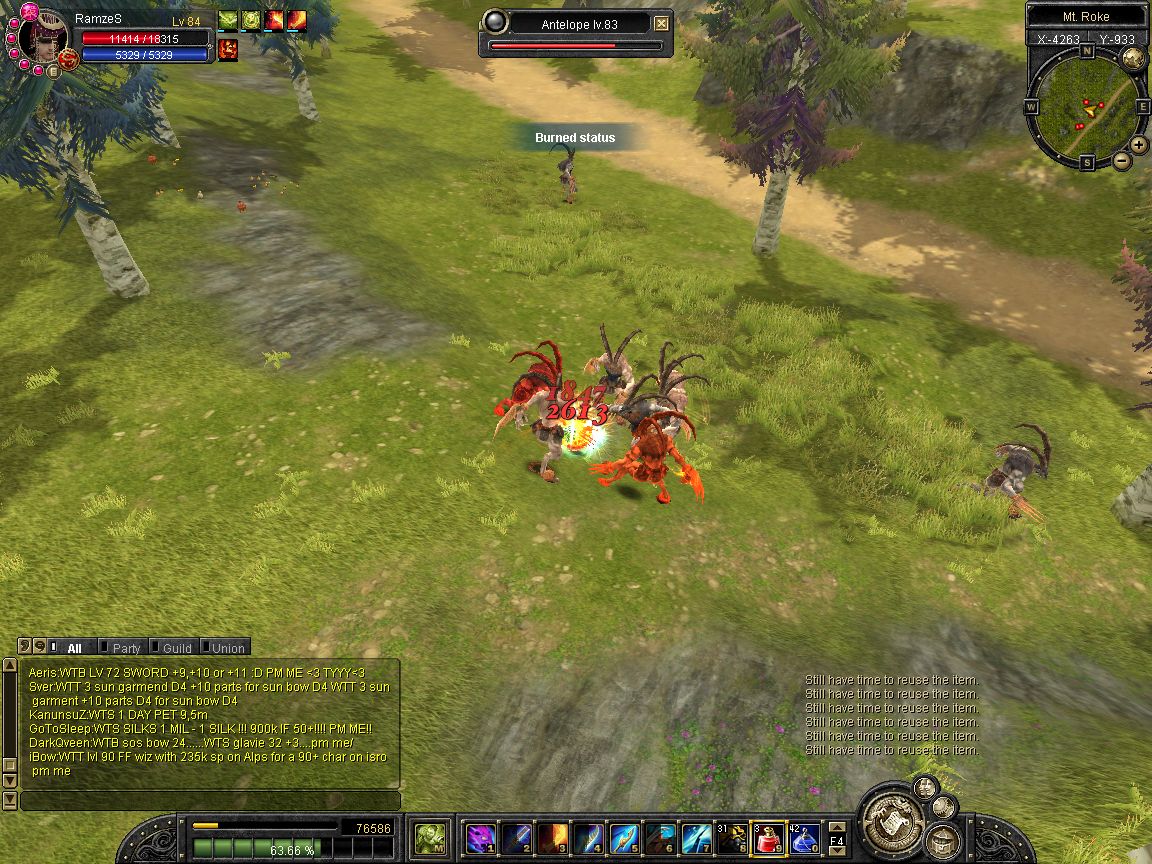Click the chat message input box
1152x864 pixels.
click(x=210, y=801)
